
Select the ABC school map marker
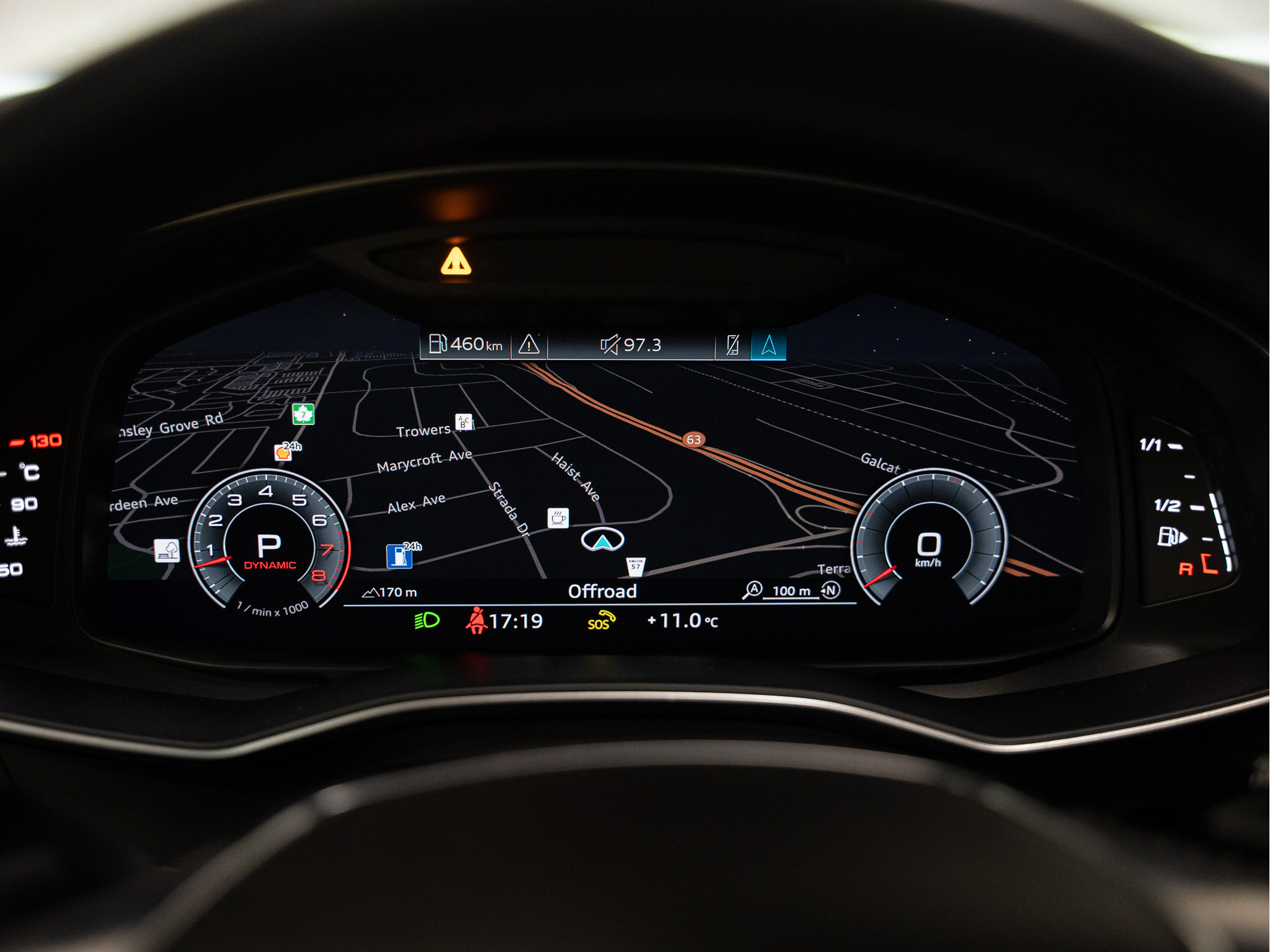tap(463, 422)
